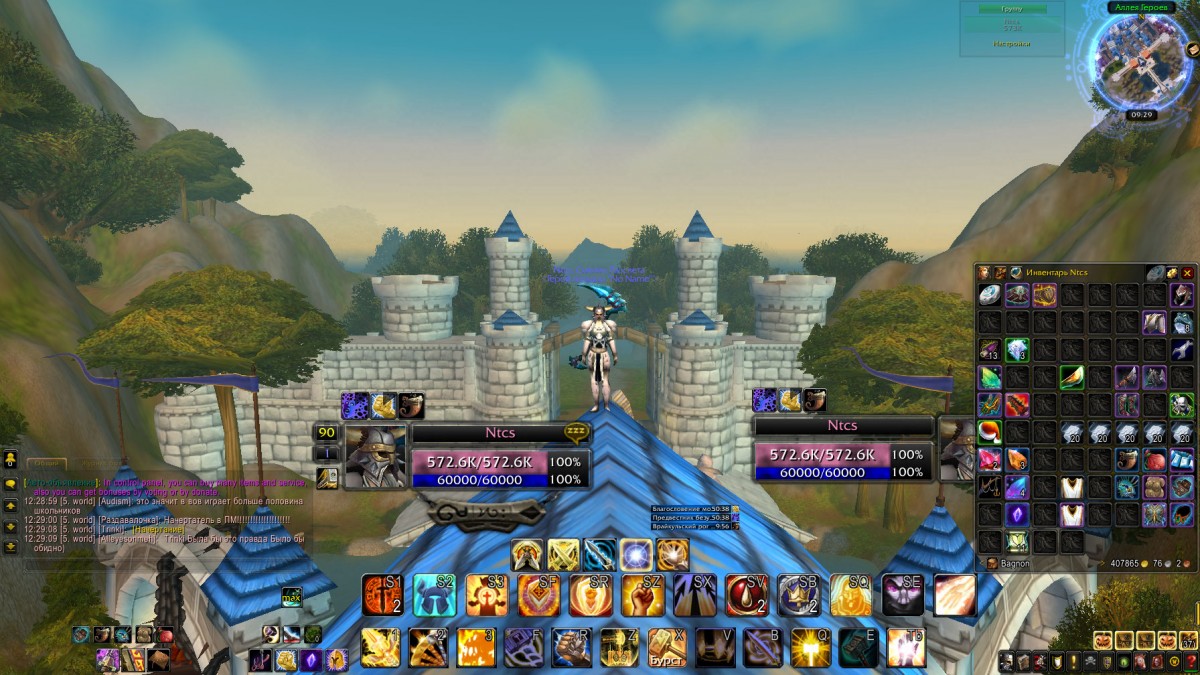1200x675 pixels.
Task: Use the teal helmet ability bound to S2
Action: [435, 595]
